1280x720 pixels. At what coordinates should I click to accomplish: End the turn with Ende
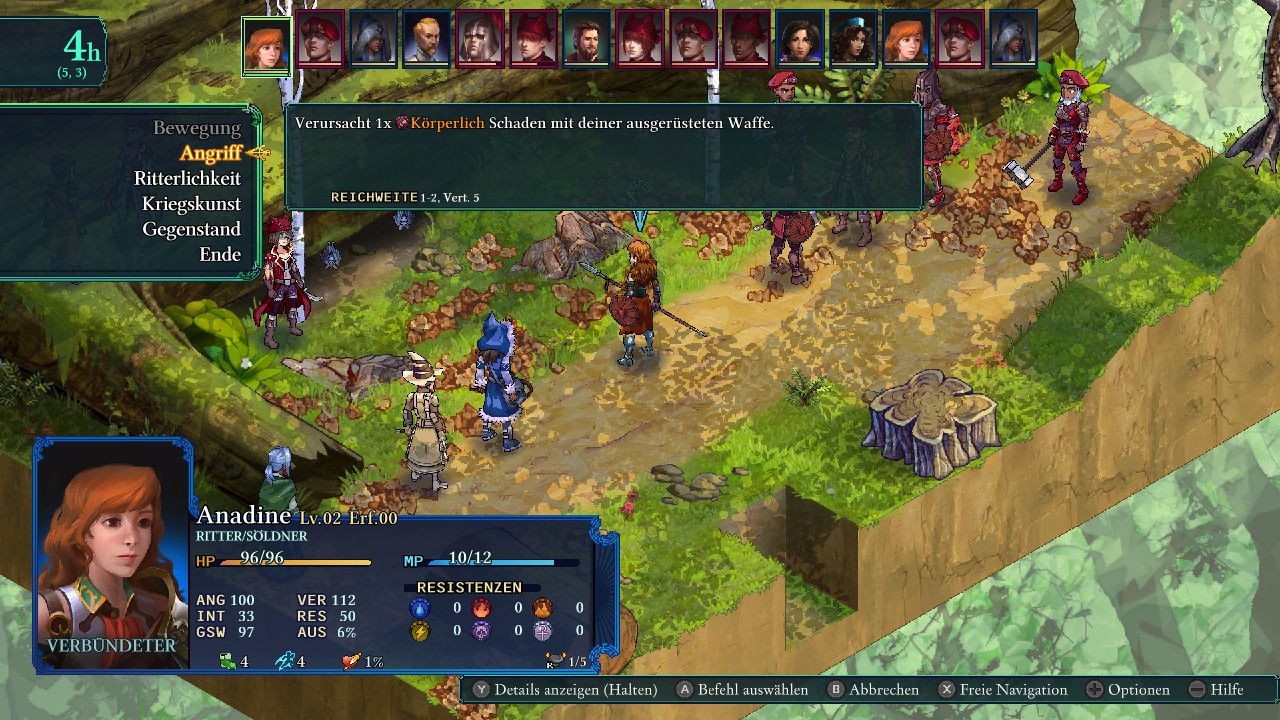click(220, 254)
